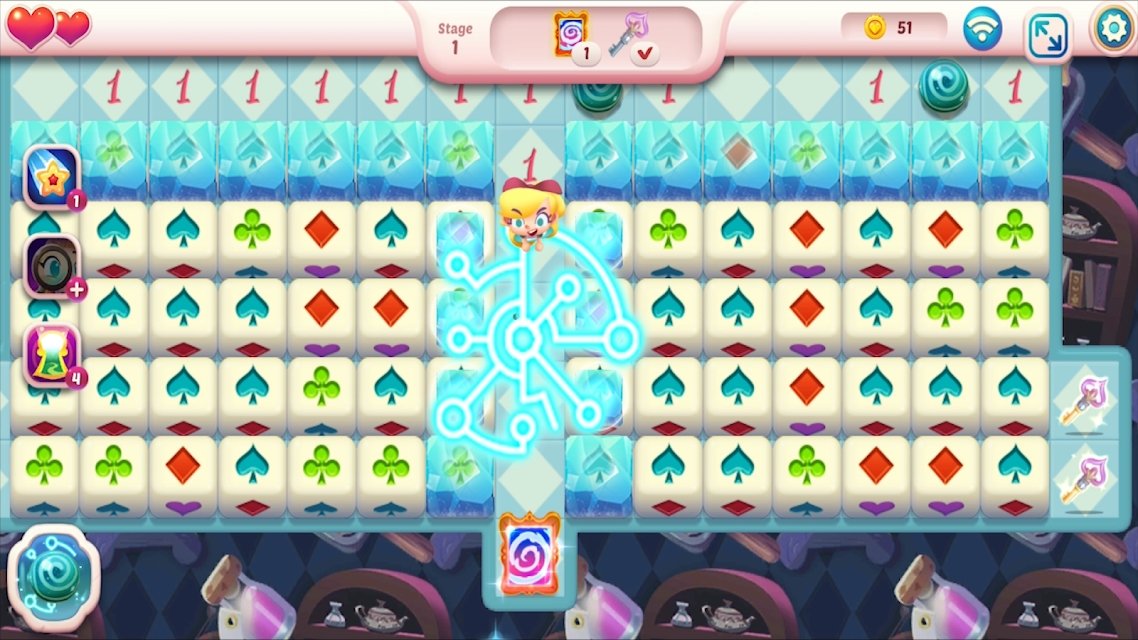Viewport: 1138px width, 640px height.
Task: Add more dark lens boosters
Action: [76, 290]
